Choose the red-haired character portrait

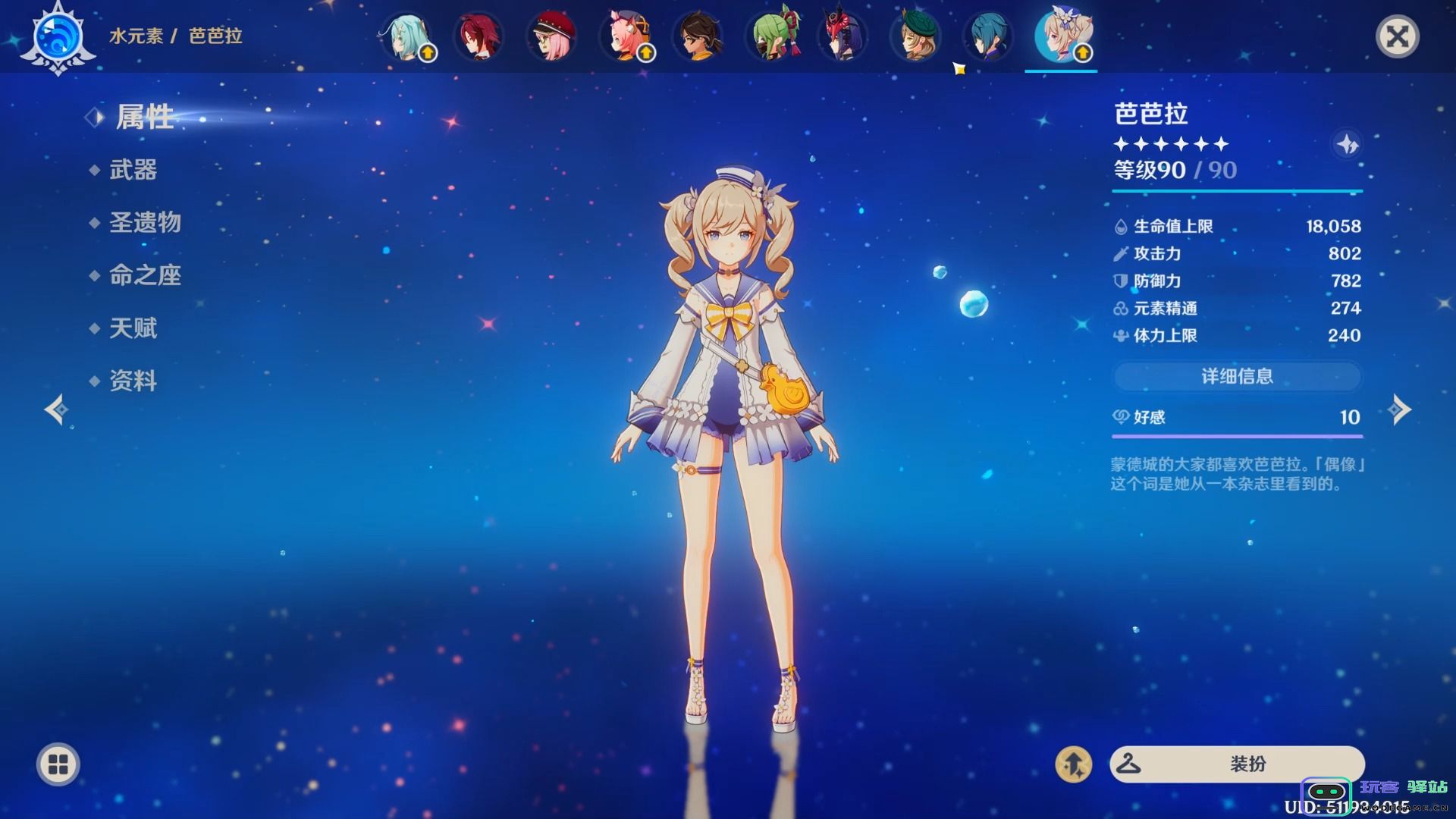[479, 36]
